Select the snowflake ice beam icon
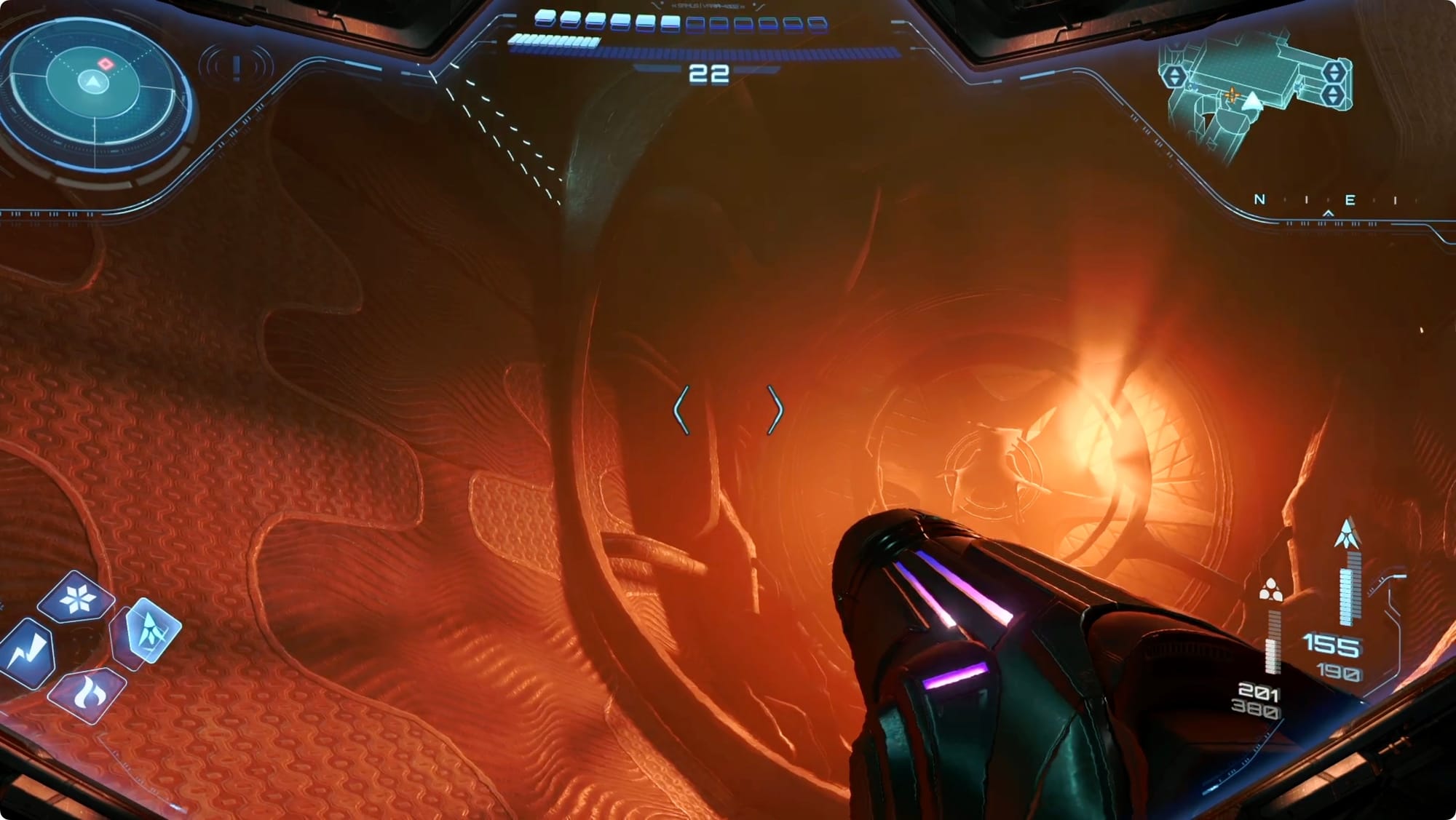The height and width of the screenshot is (820, 1456). coord(76,599)
